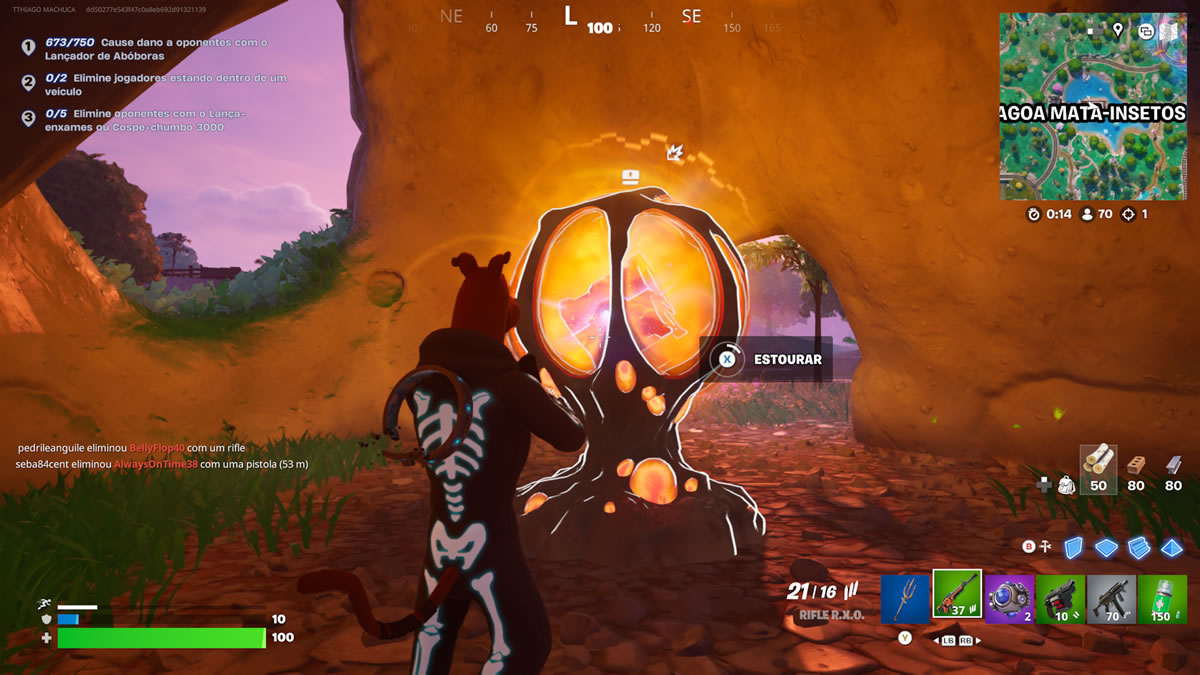The width and height of the screenshot is (1200, 675).
Task: Switch to the gray submachine gun slot
Action: point(1111,597)
